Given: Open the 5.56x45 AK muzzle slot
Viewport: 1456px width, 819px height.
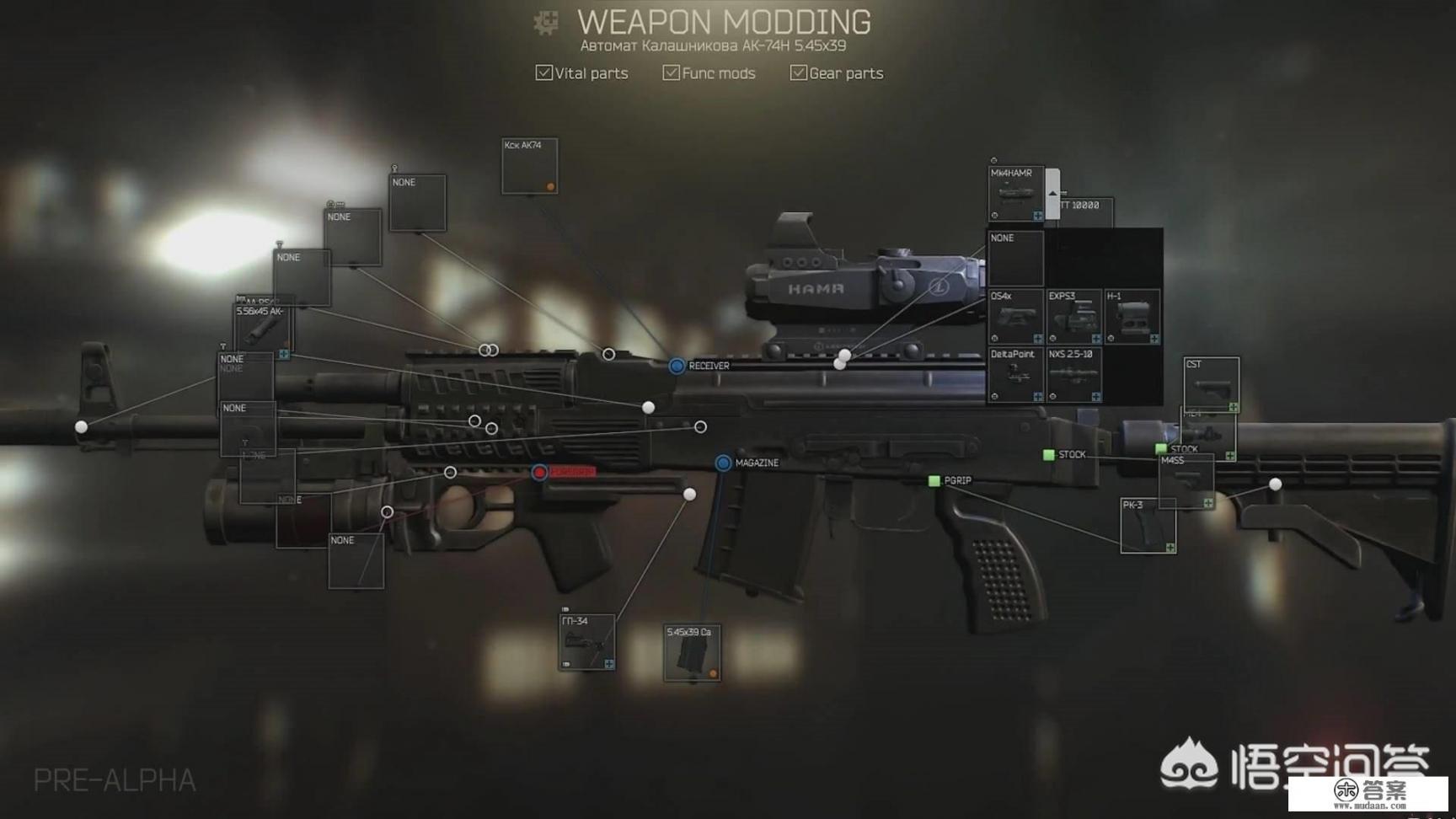Looking at the screenshot, I should [x=262, y=329].
